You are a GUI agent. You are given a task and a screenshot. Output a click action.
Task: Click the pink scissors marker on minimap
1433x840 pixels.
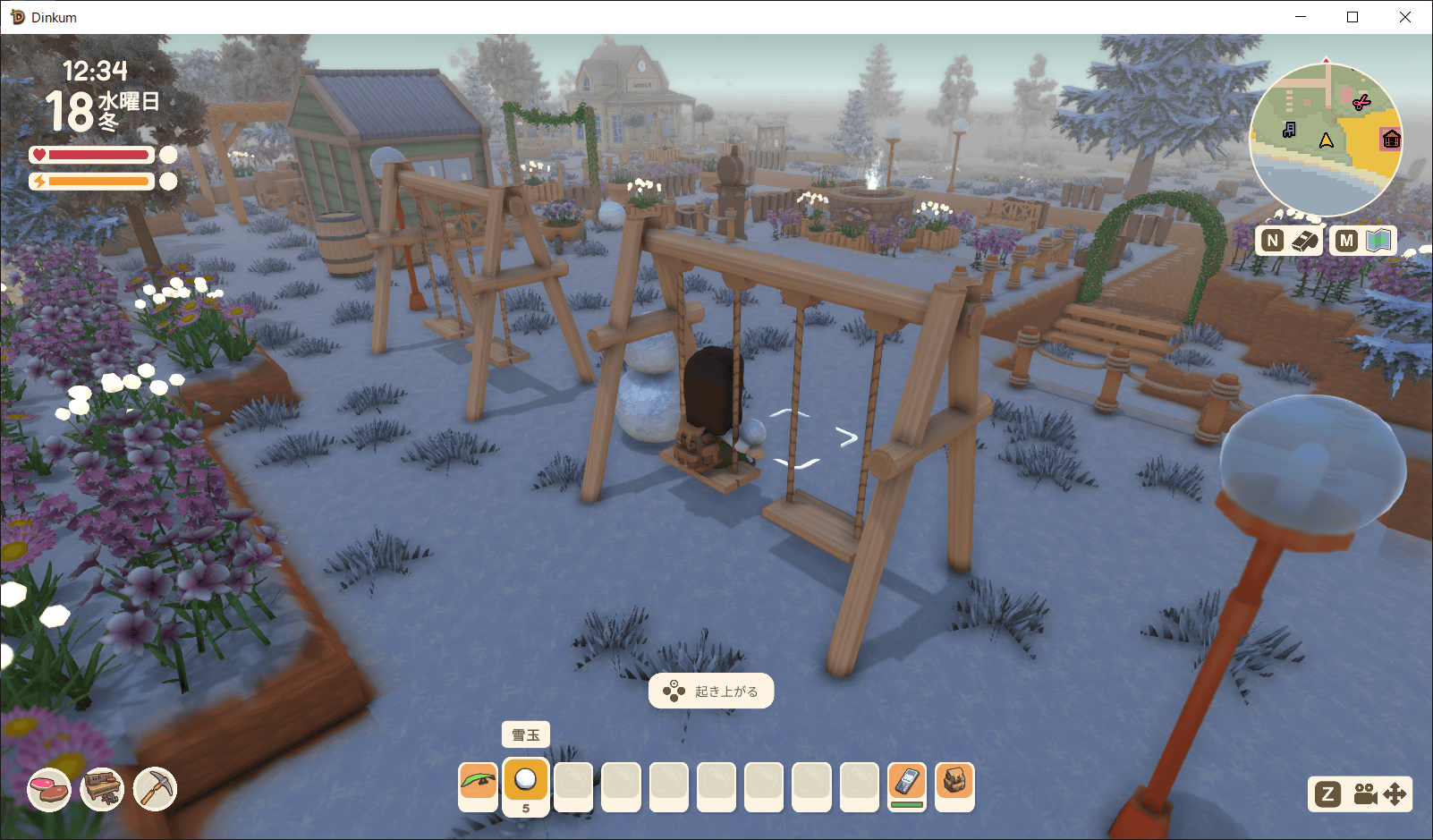pyautogui.click(x=1361, y=103)
